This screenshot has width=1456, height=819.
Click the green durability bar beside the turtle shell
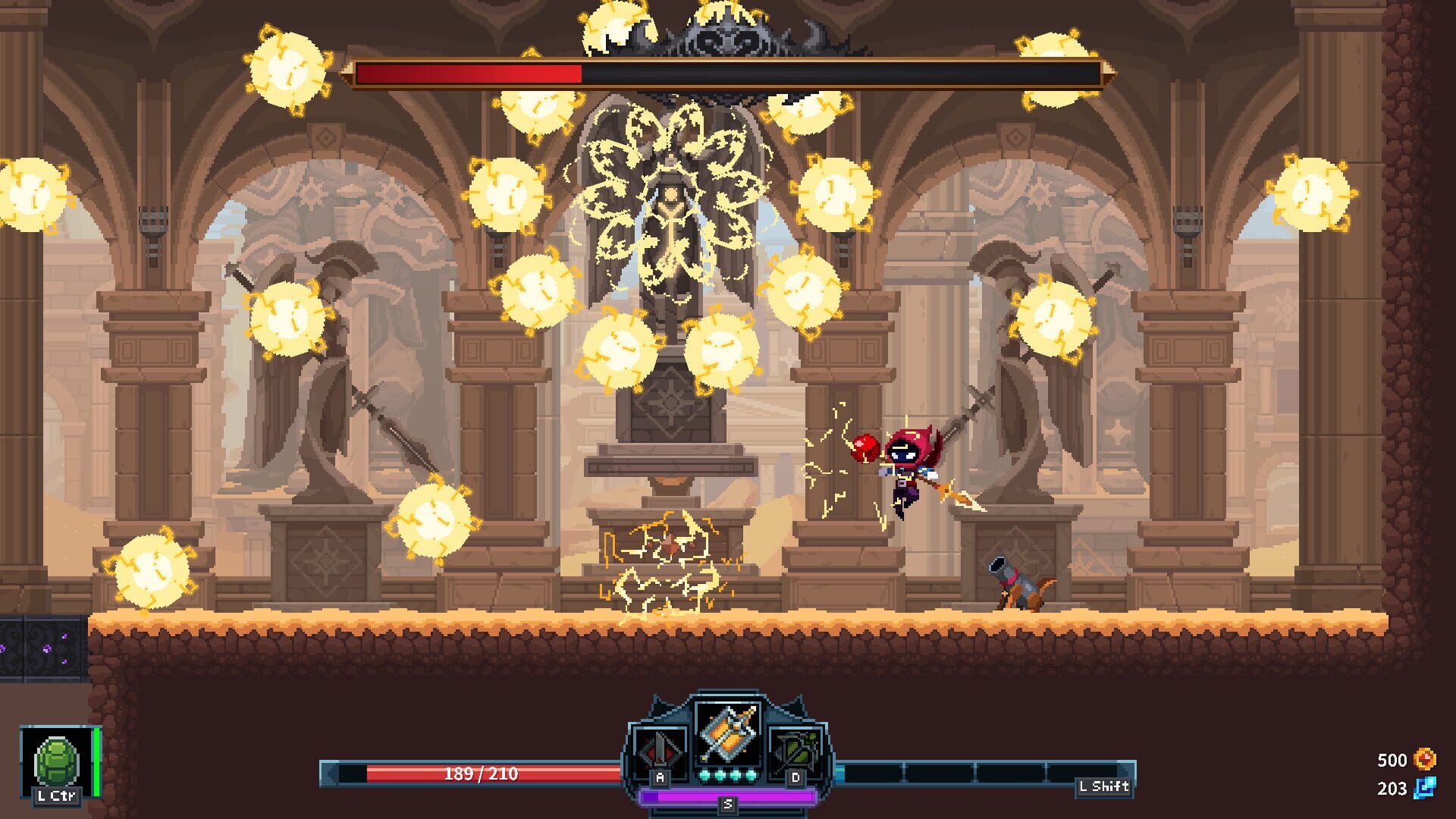(97, 758)
